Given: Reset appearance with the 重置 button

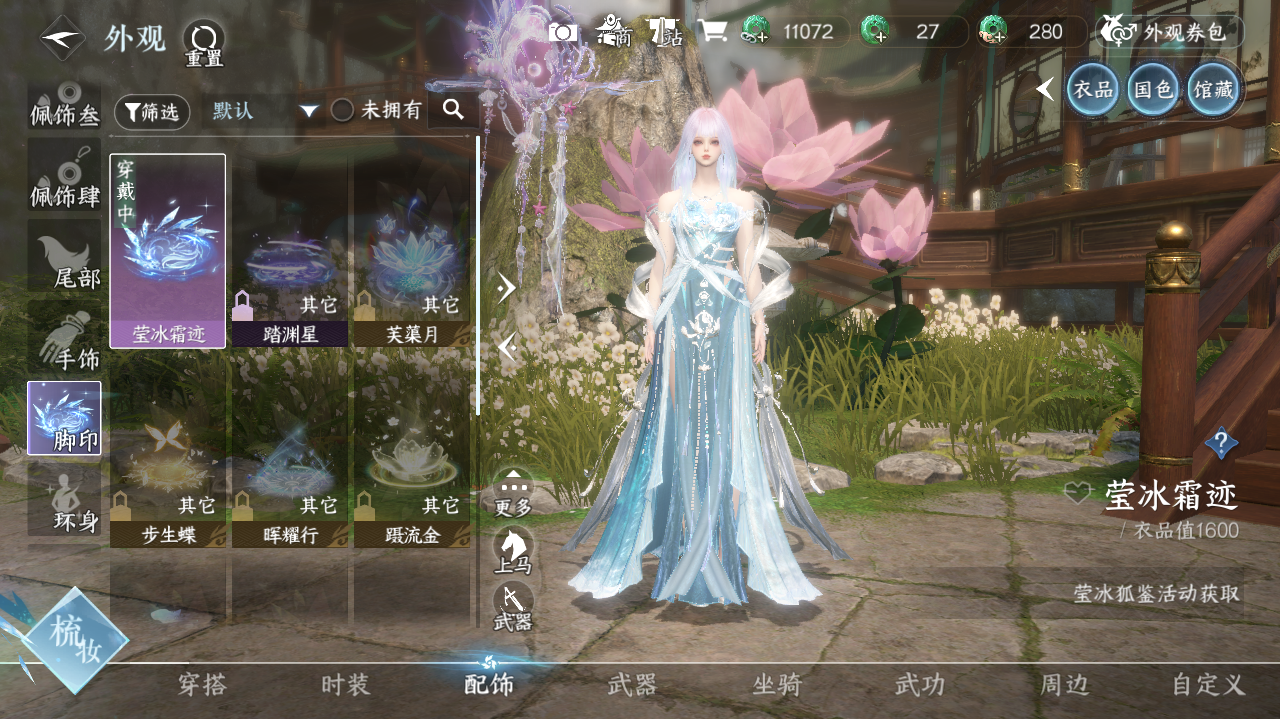Looking at the screenshot, I should pyautogui.click(x=204, y=43).
